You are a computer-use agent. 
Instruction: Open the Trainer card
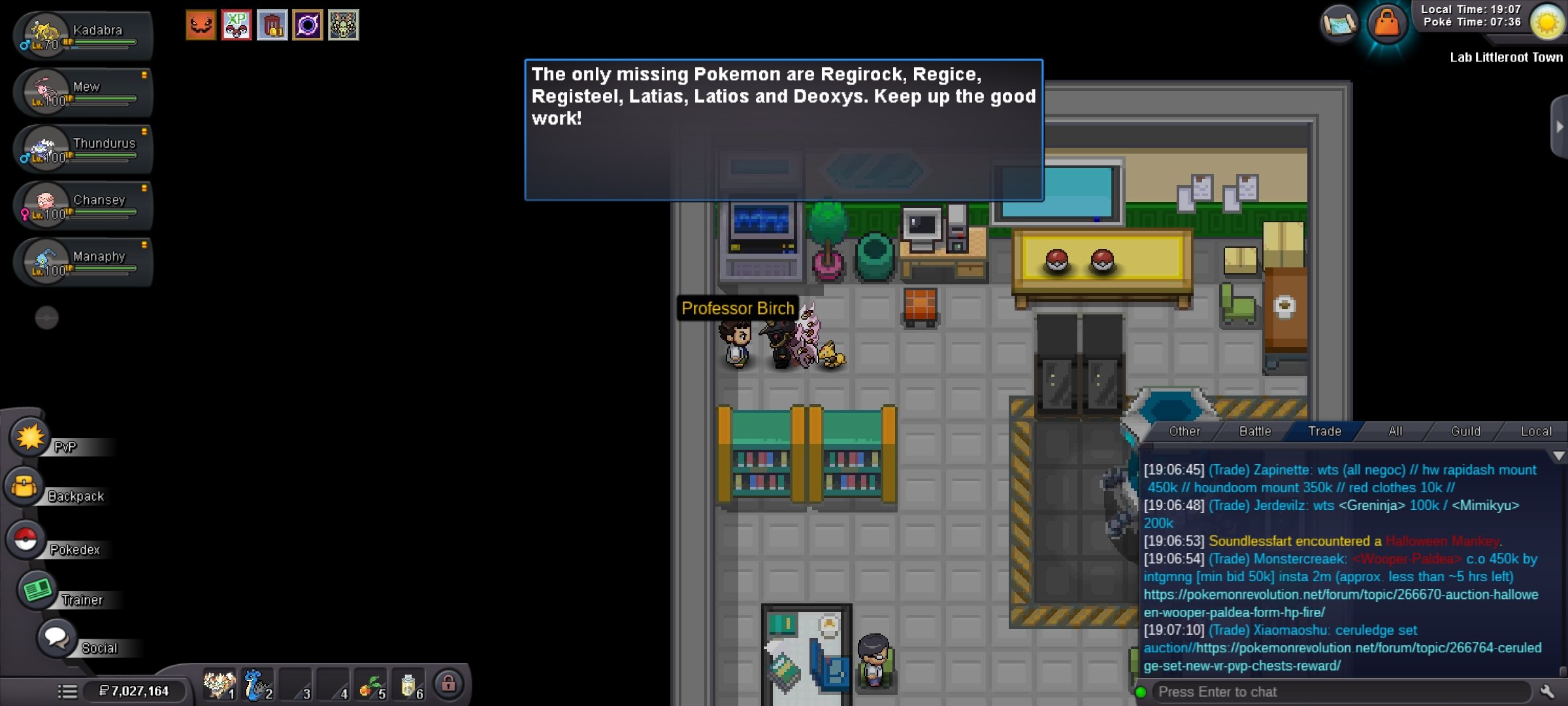pos(37,590)
